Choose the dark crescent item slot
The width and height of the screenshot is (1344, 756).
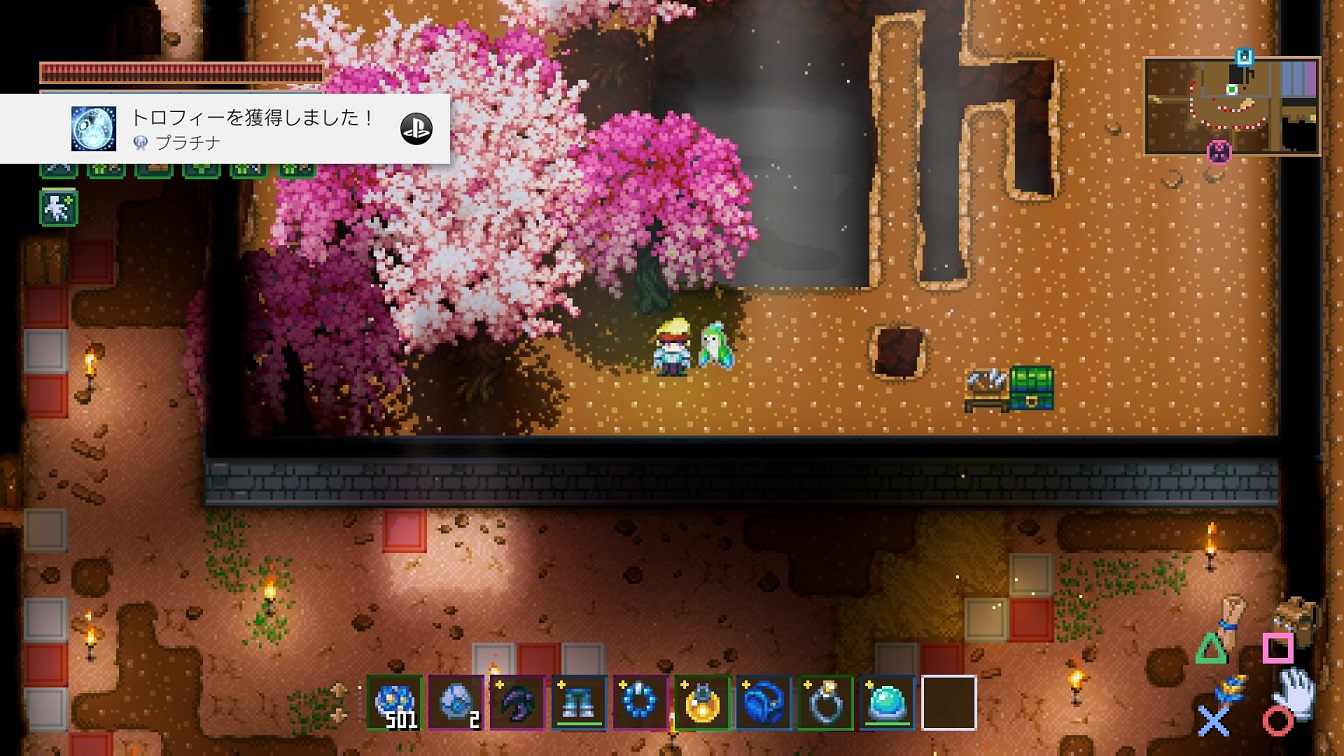[x=517, y=703]
